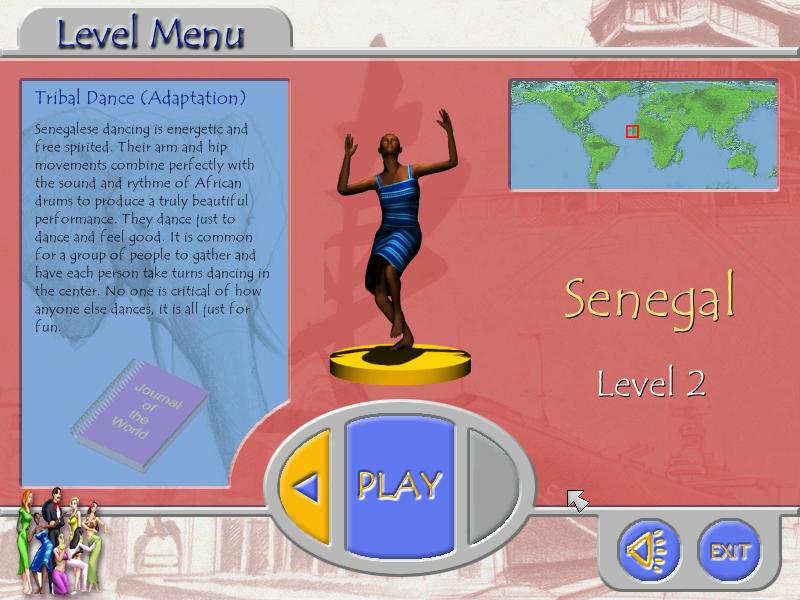Select the world map showing Senegal's location
The image size is (800, 600).
pyautogui.click(x=643, y=134)
